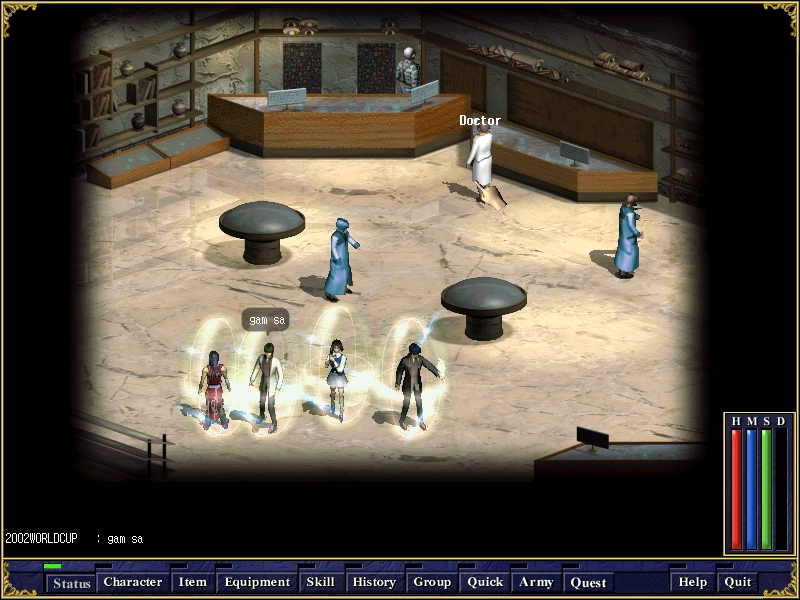Open the Help menu

point(693,582)
